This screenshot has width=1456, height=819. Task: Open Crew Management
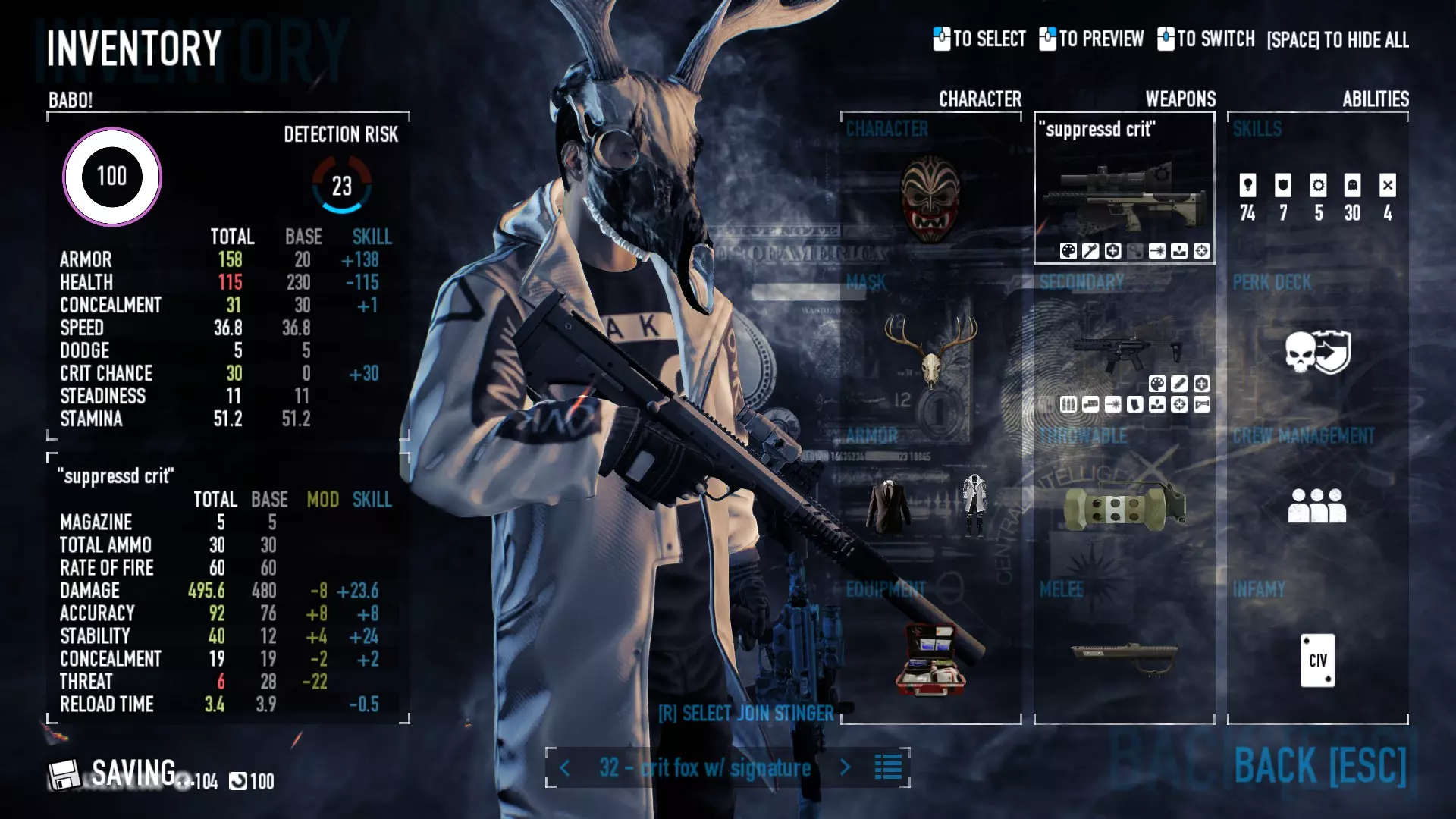pyautogui.click(x=1317, y=505)
